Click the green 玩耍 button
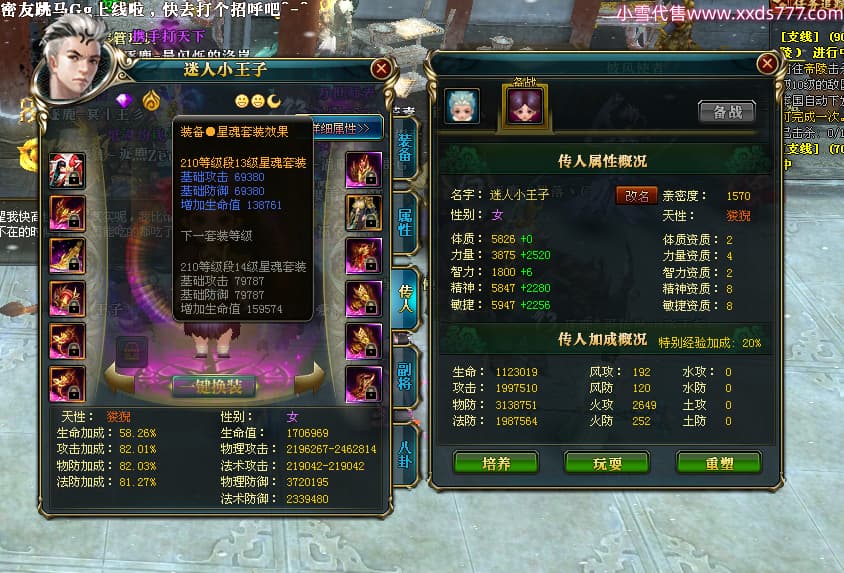Viewport: 844px width, 573px height. click(607, 463)
